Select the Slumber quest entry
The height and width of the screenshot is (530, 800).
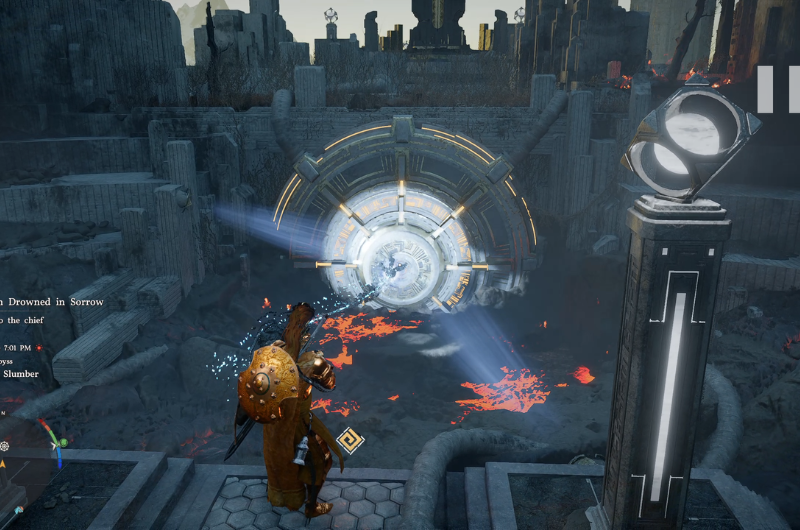tap(20, 374)
